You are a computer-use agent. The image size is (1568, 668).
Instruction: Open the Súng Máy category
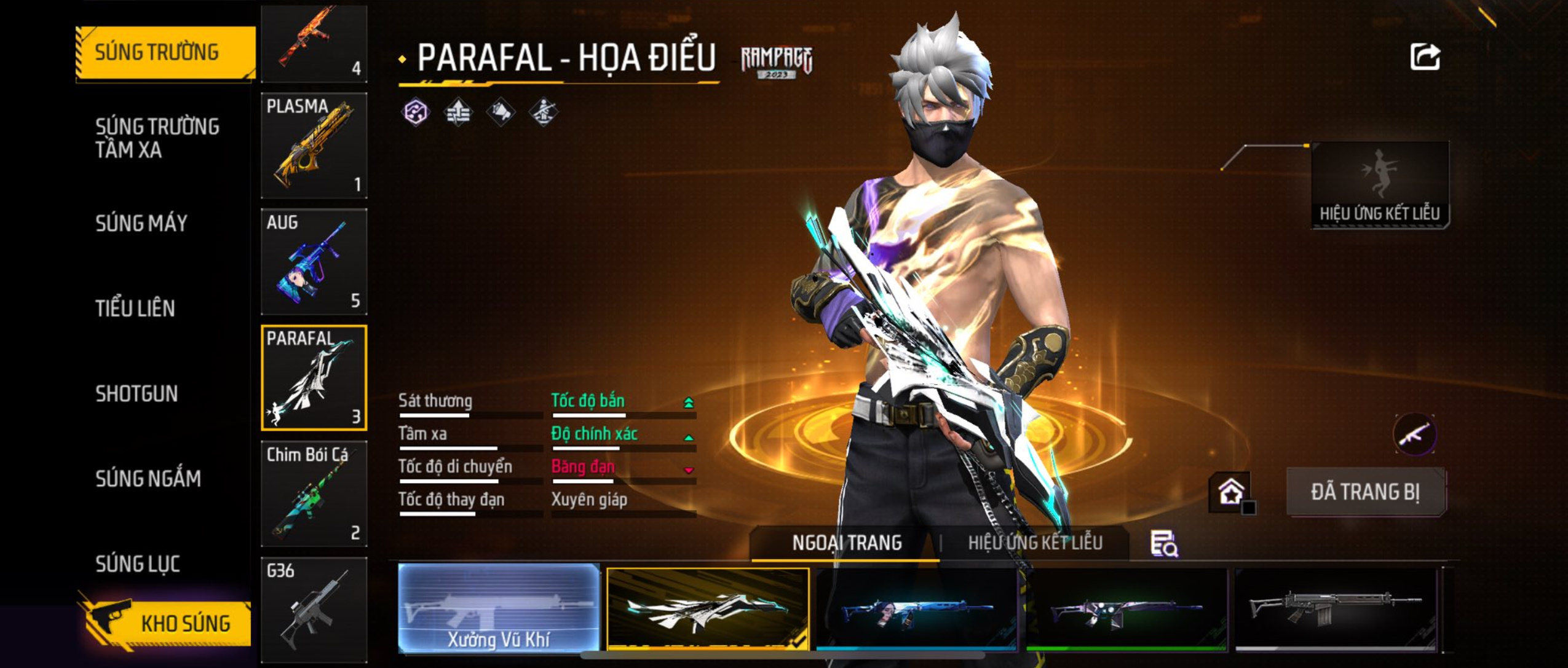pos(141,223)
